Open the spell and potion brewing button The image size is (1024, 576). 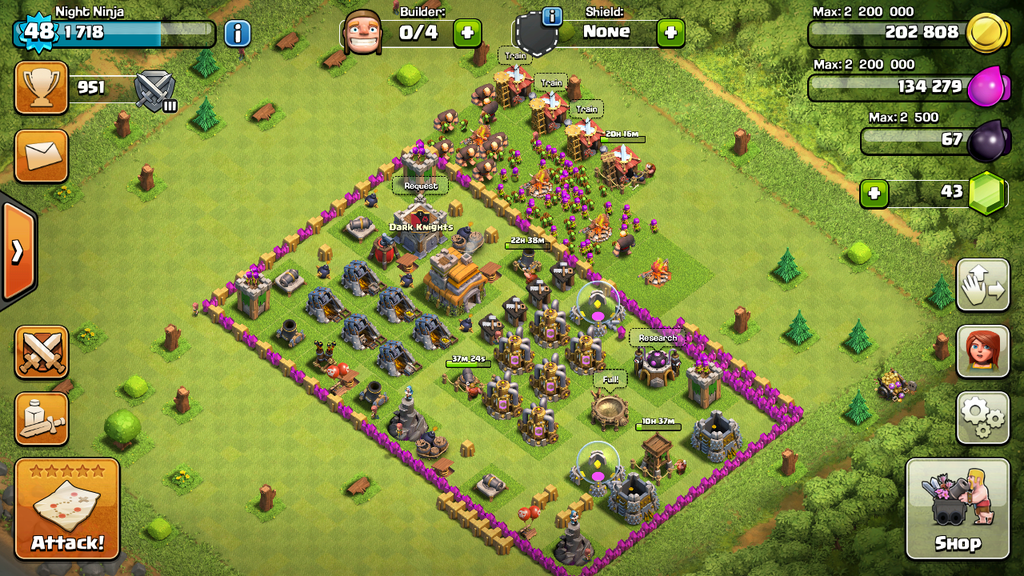[42, 418]
